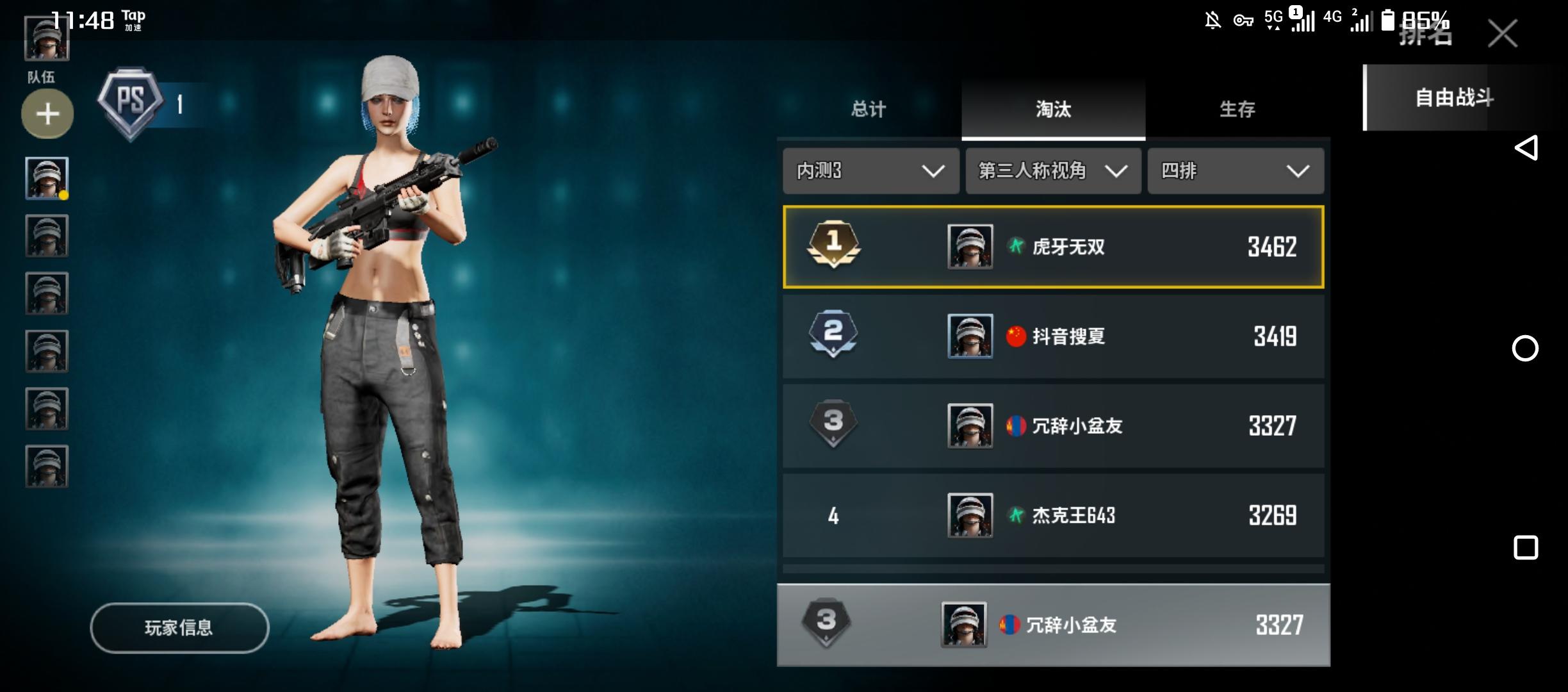
Task: Open the rank 1 gold medal icon
Action: point(833,247)
